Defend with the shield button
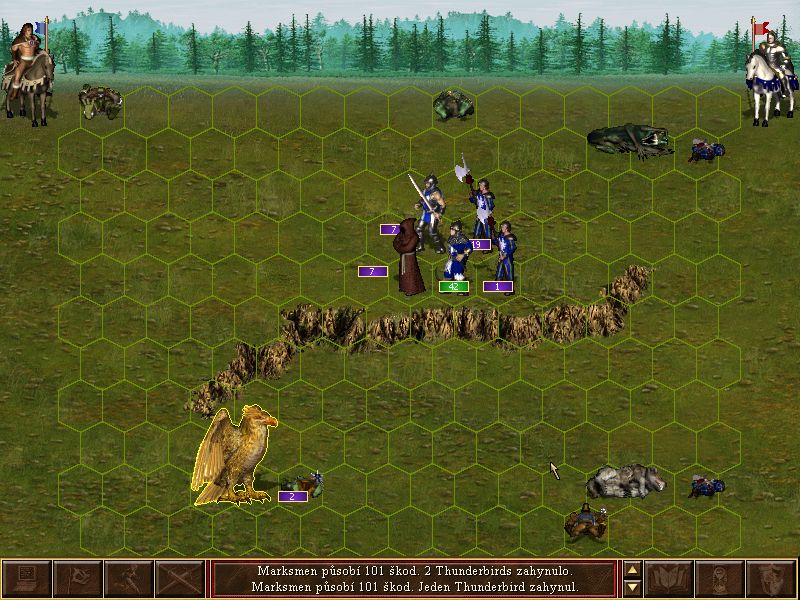The image size is (800, 600). (771, 578)
